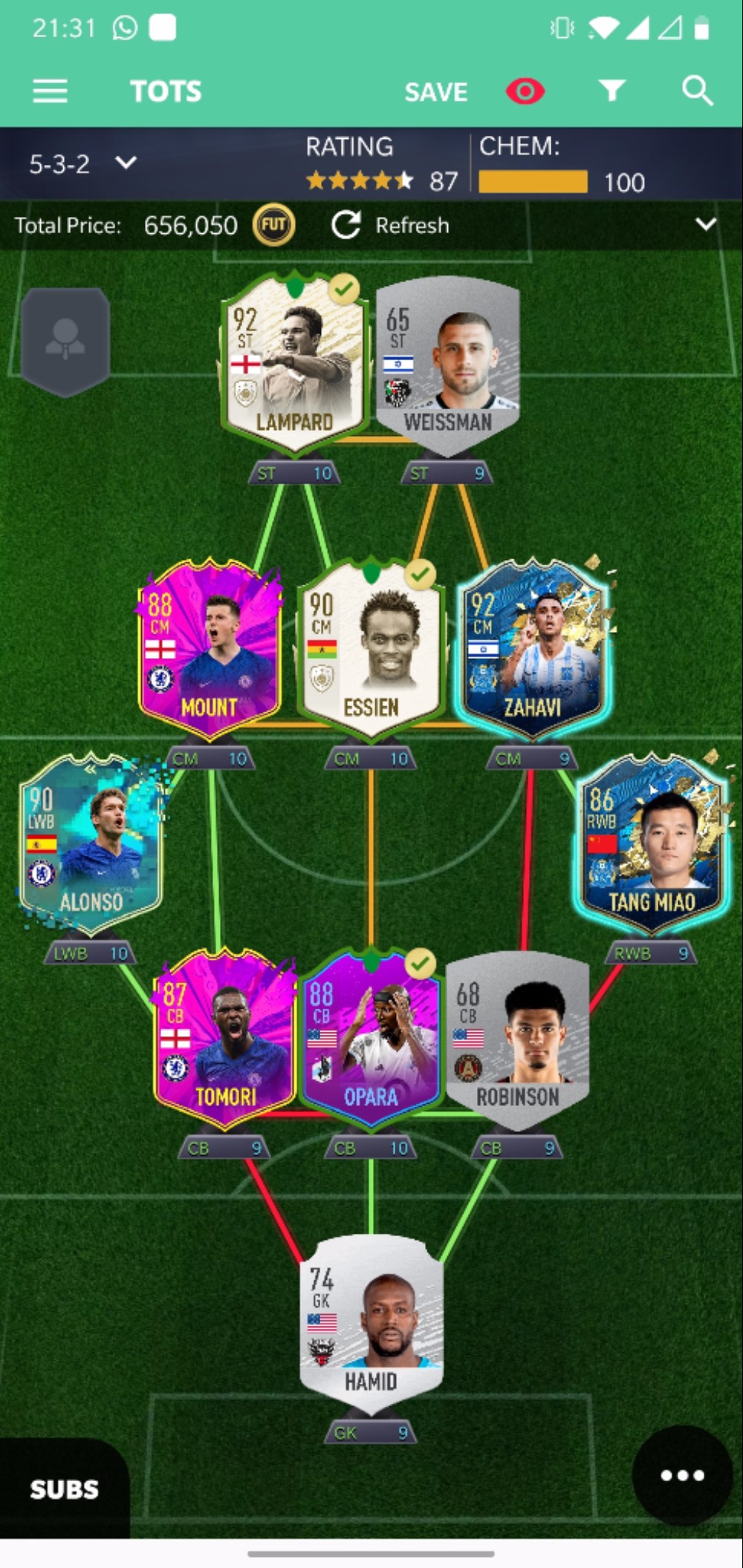Select the manager slot
Viewport: 743px width, 1568px height.
65,341
